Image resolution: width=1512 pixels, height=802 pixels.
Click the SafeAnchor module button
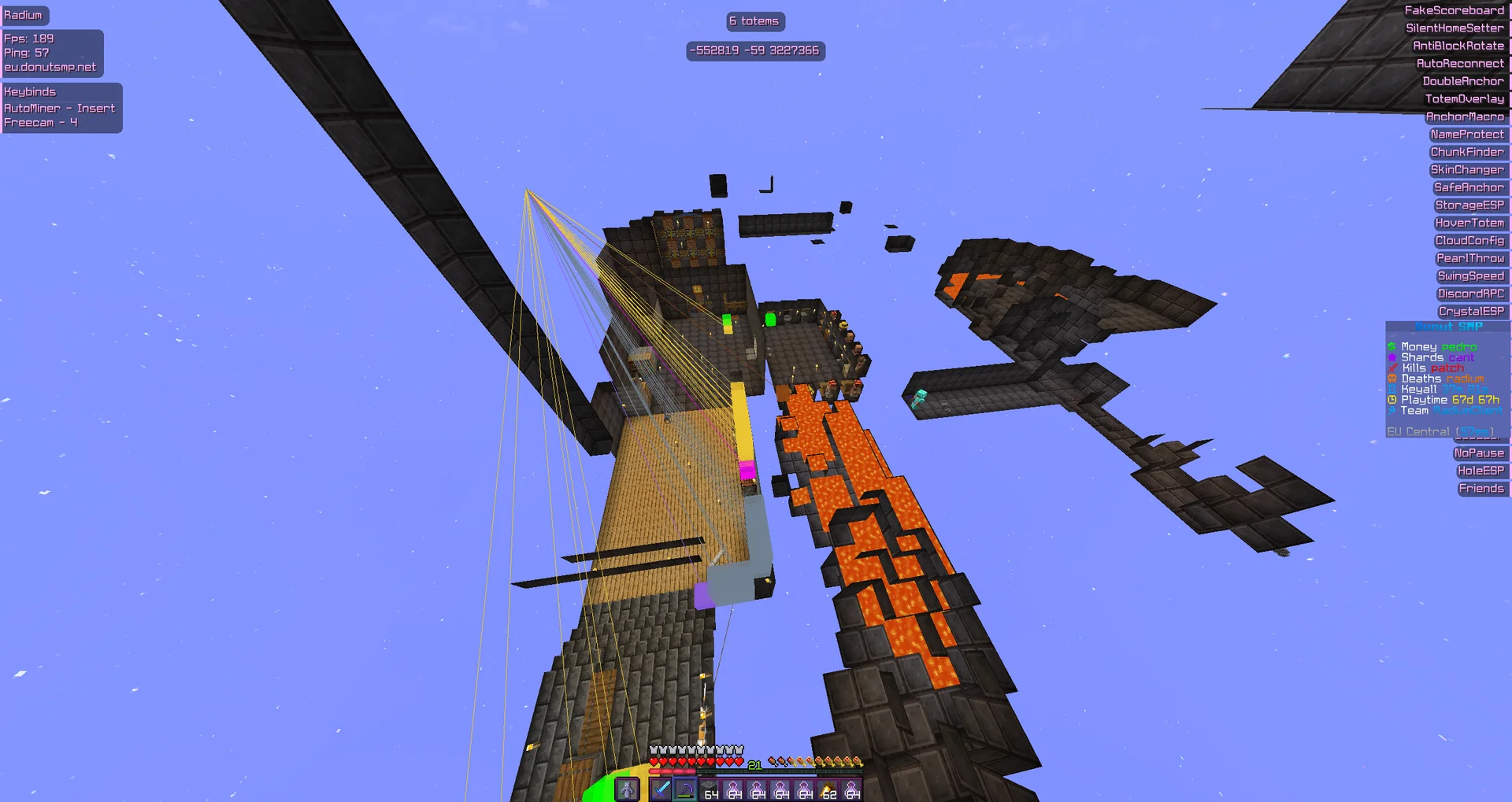pos(1469,187)
